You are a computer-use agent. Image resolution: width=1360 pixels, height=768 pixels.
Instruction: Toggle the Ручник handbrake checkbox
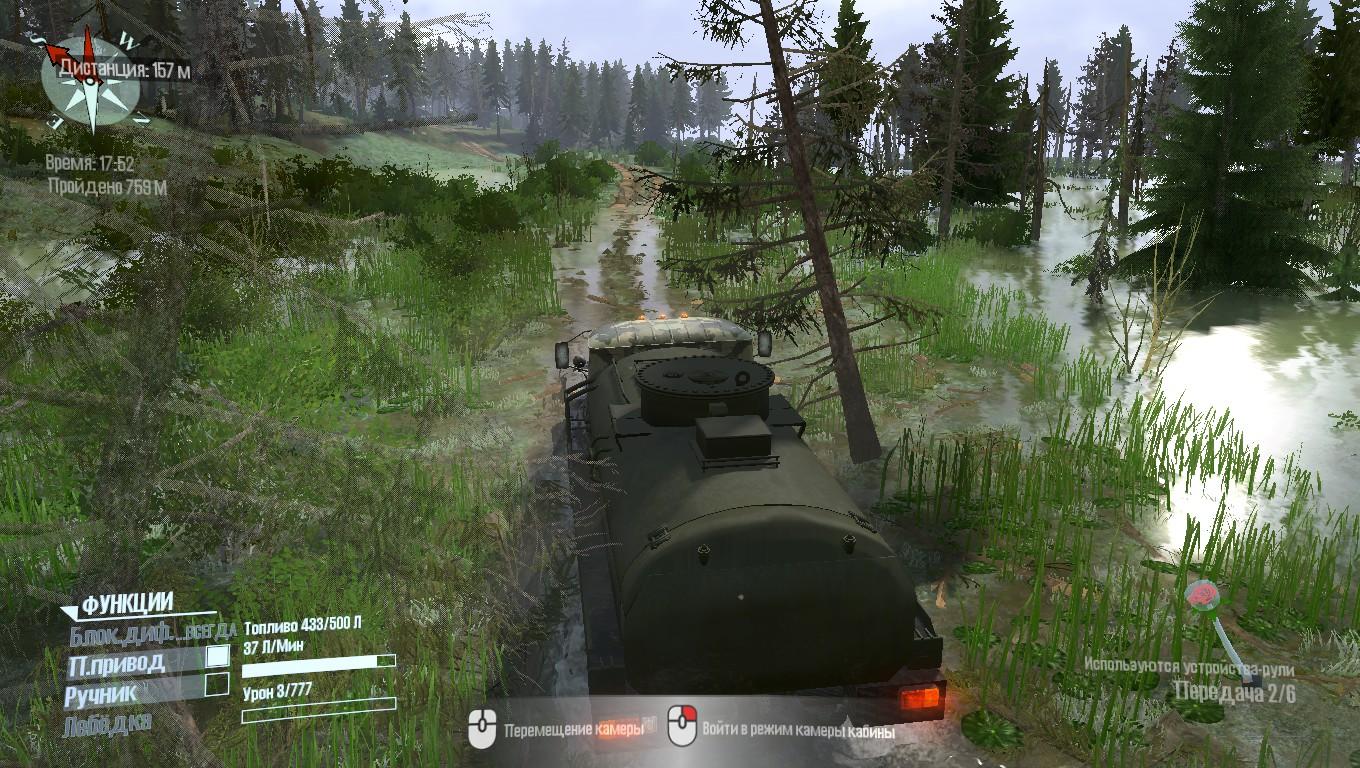click(217, 685)
